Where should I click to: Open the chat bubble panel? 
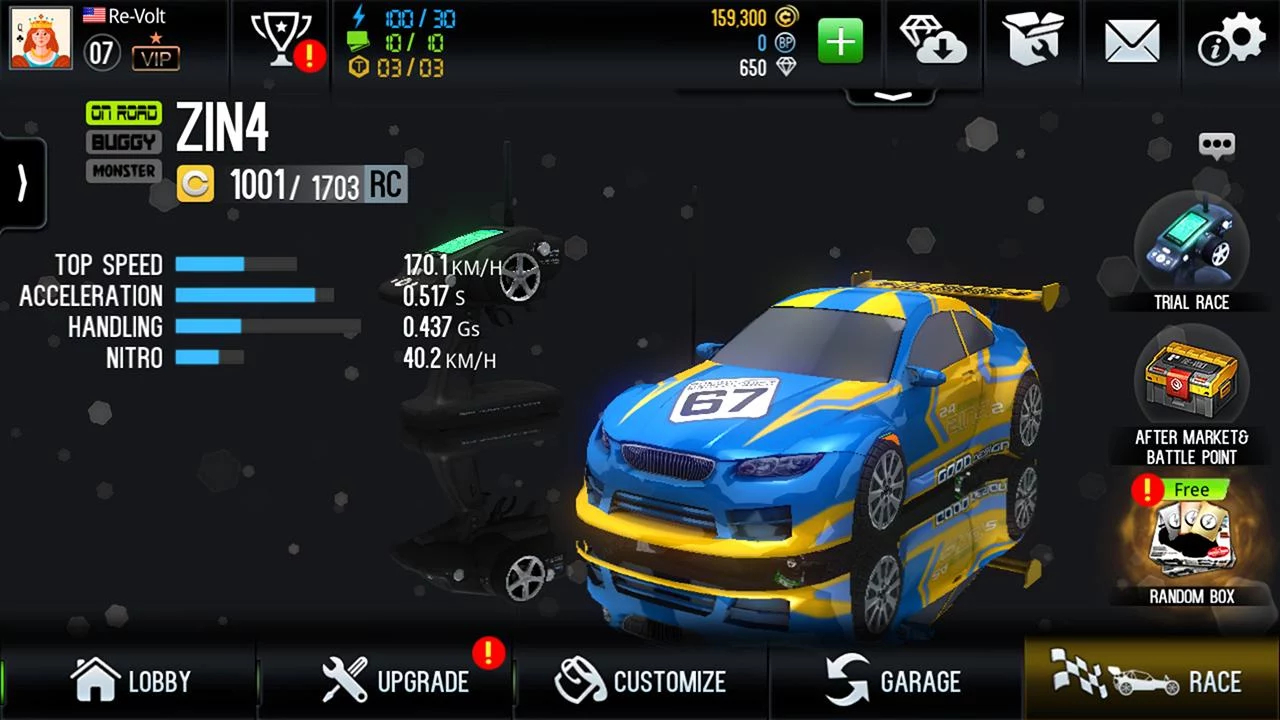tap(1218, 145)
